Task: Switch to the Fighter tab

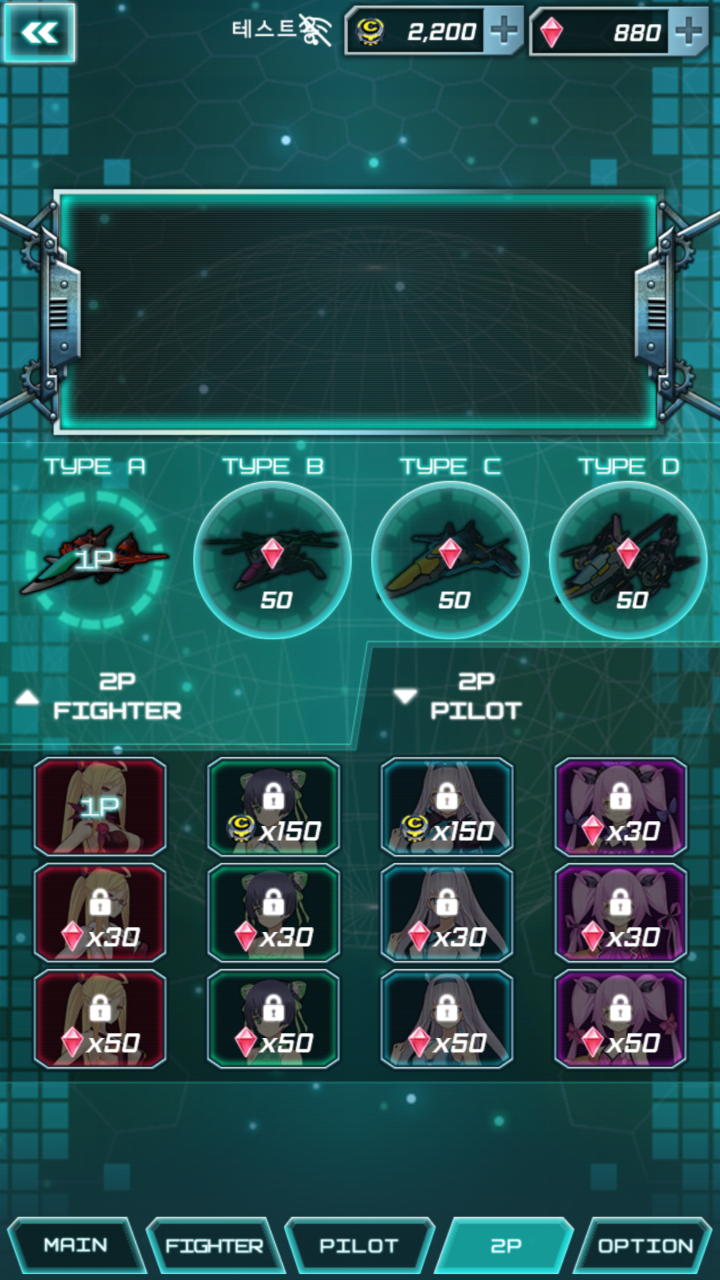Action: 214,1246
